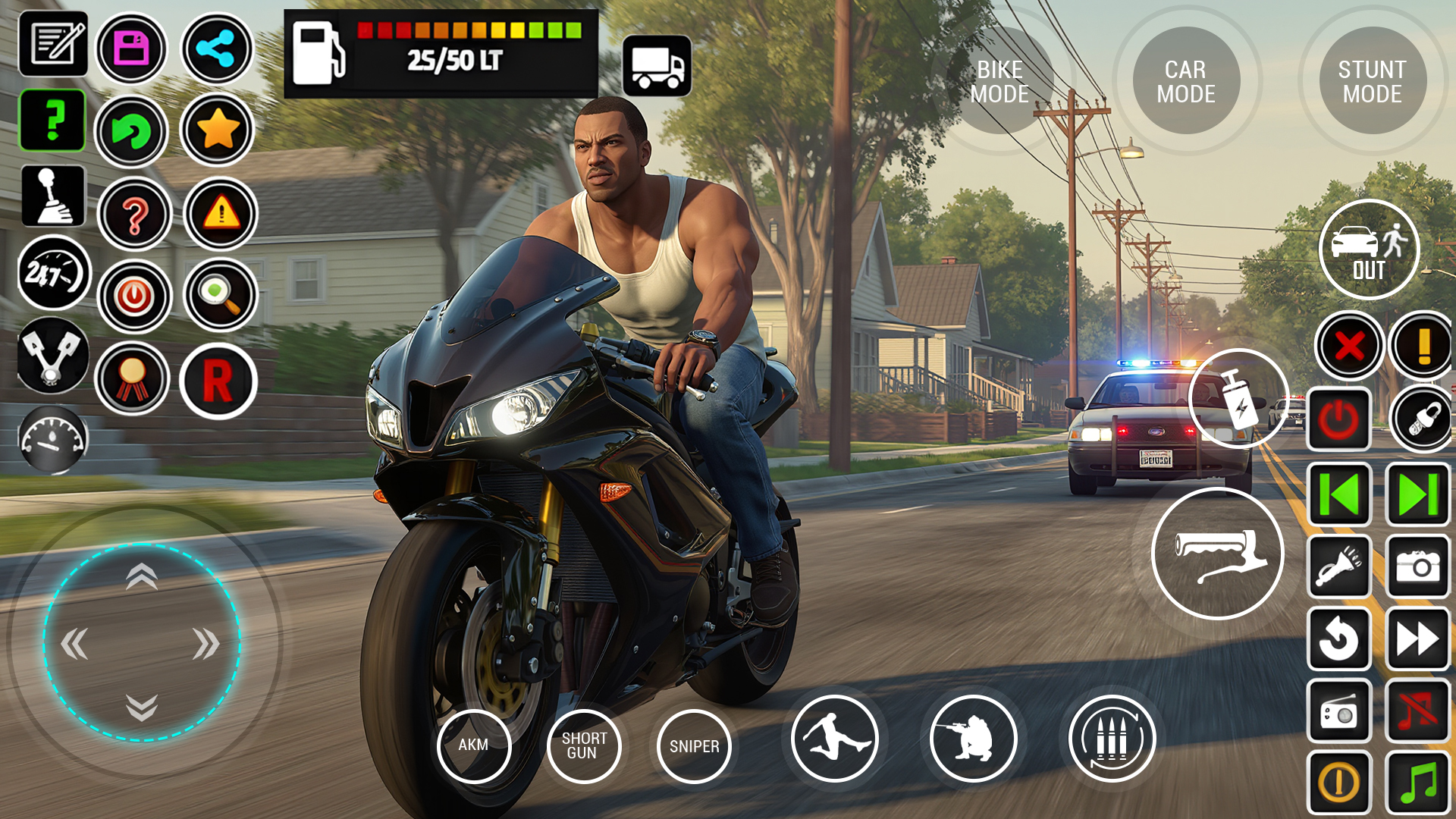Tap the get OUT of vehicle button
Viewport: 1456px width, 819px height.
coord(1369,250)
